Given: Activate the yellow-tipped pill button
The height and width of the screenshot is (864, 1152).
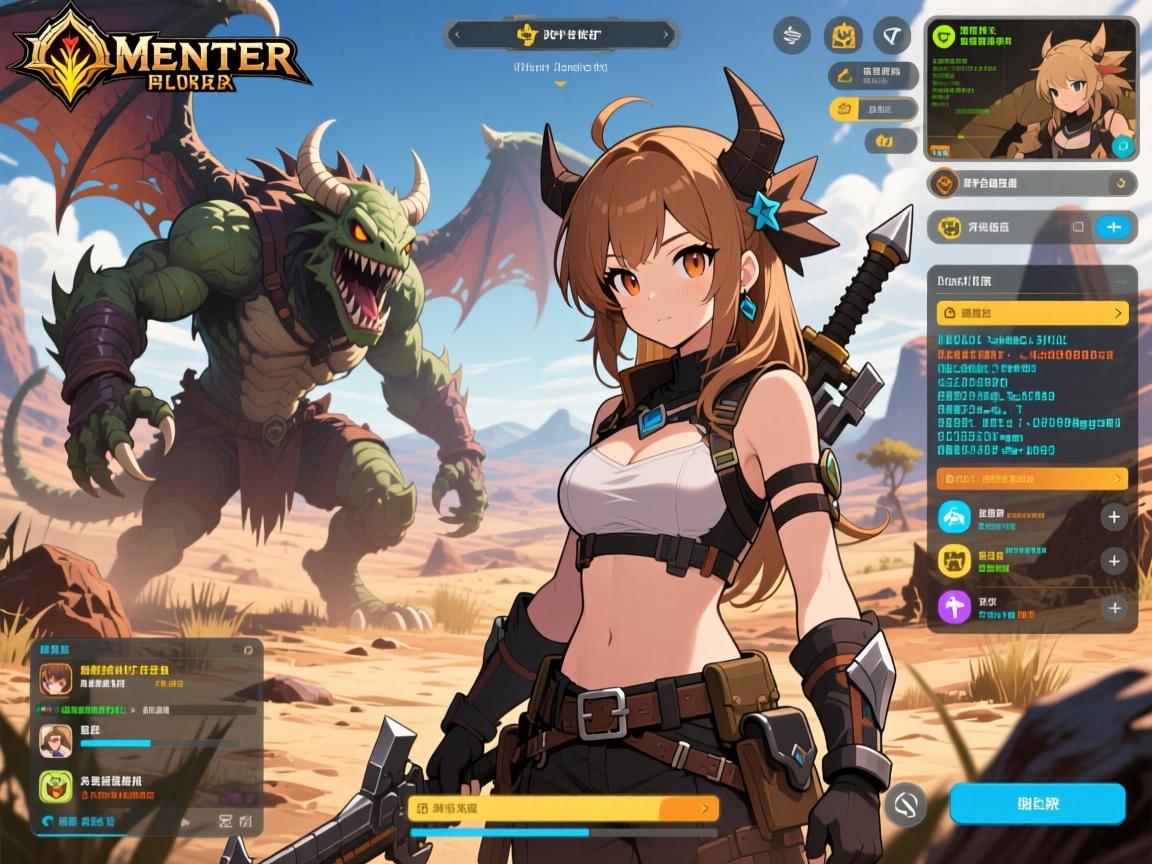Looking at the screenshot, I should (x=873, y=109).
